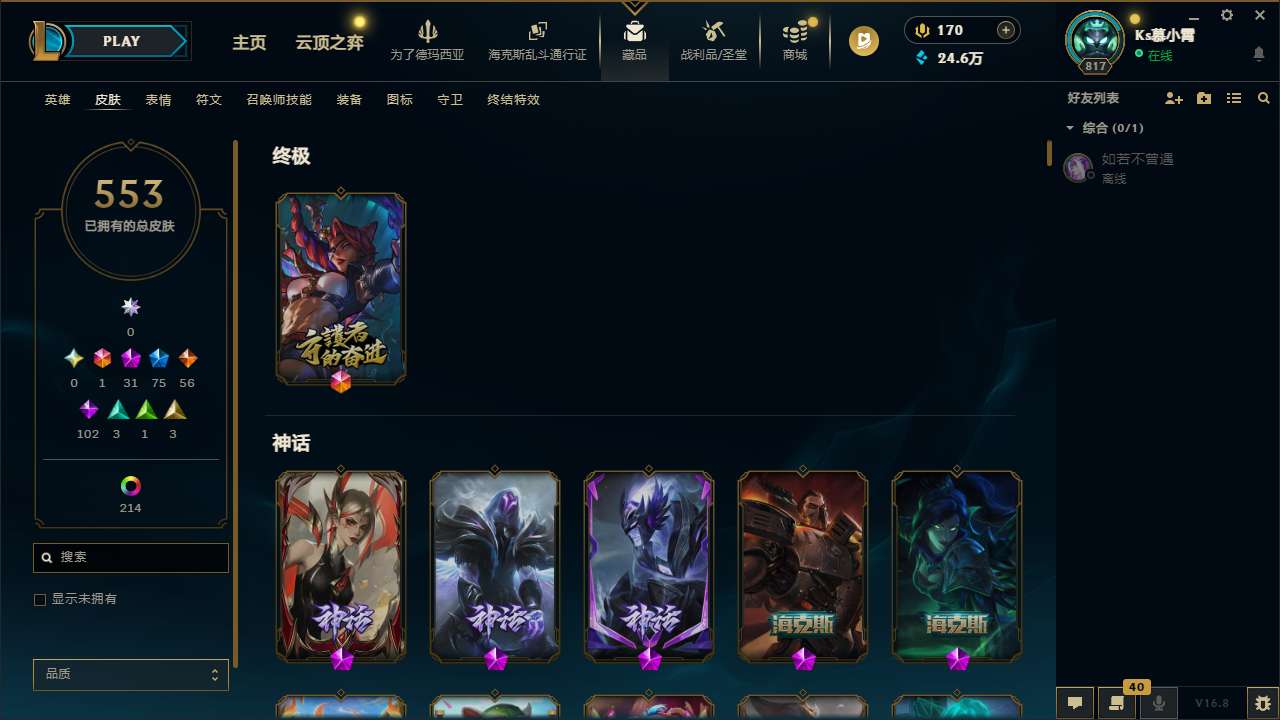
Task: Click the plus button next to 170 essence
Action: click(1004, 30)
